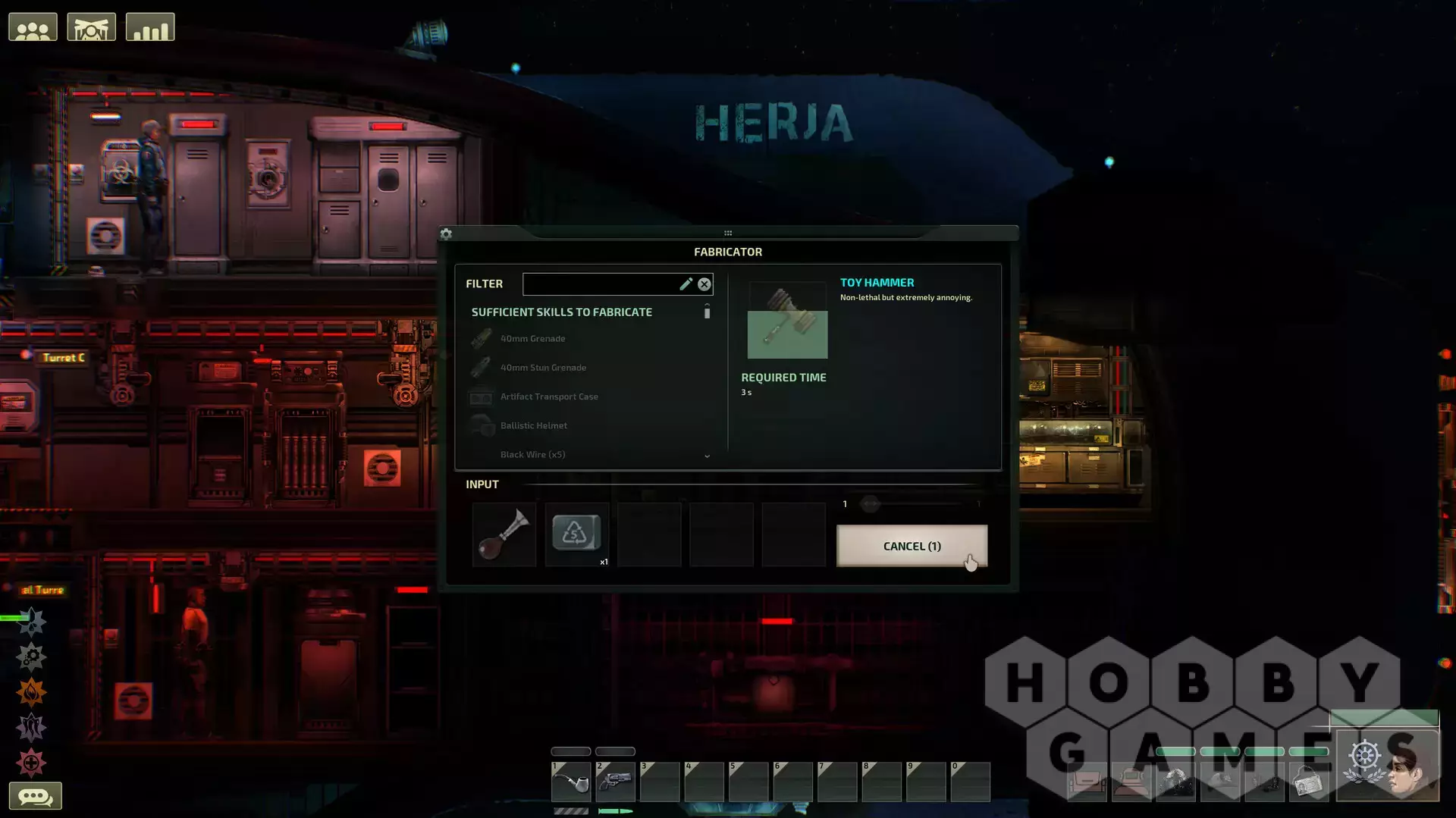Click the fabricator filter text field

(600, 284)
